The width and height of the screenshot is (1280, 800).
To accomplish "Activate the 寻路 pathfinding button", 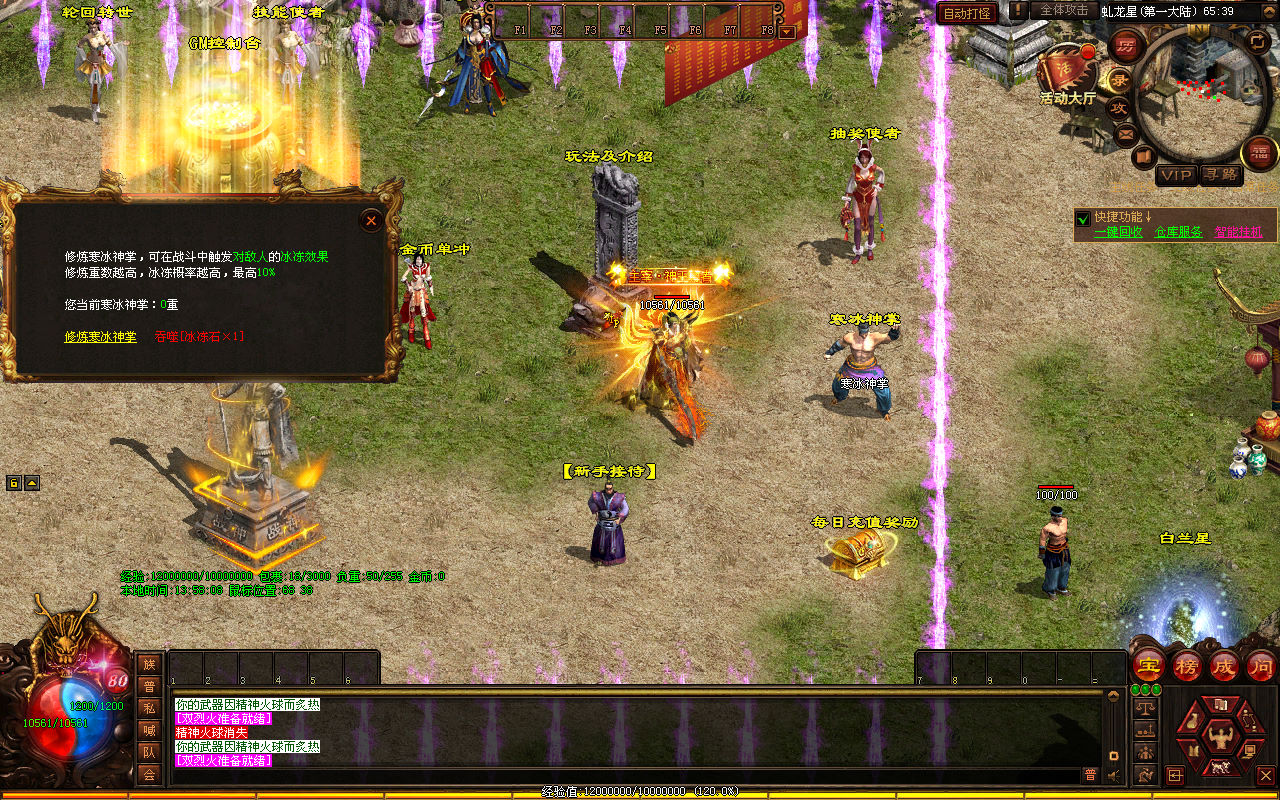I will pos(1219,175).
